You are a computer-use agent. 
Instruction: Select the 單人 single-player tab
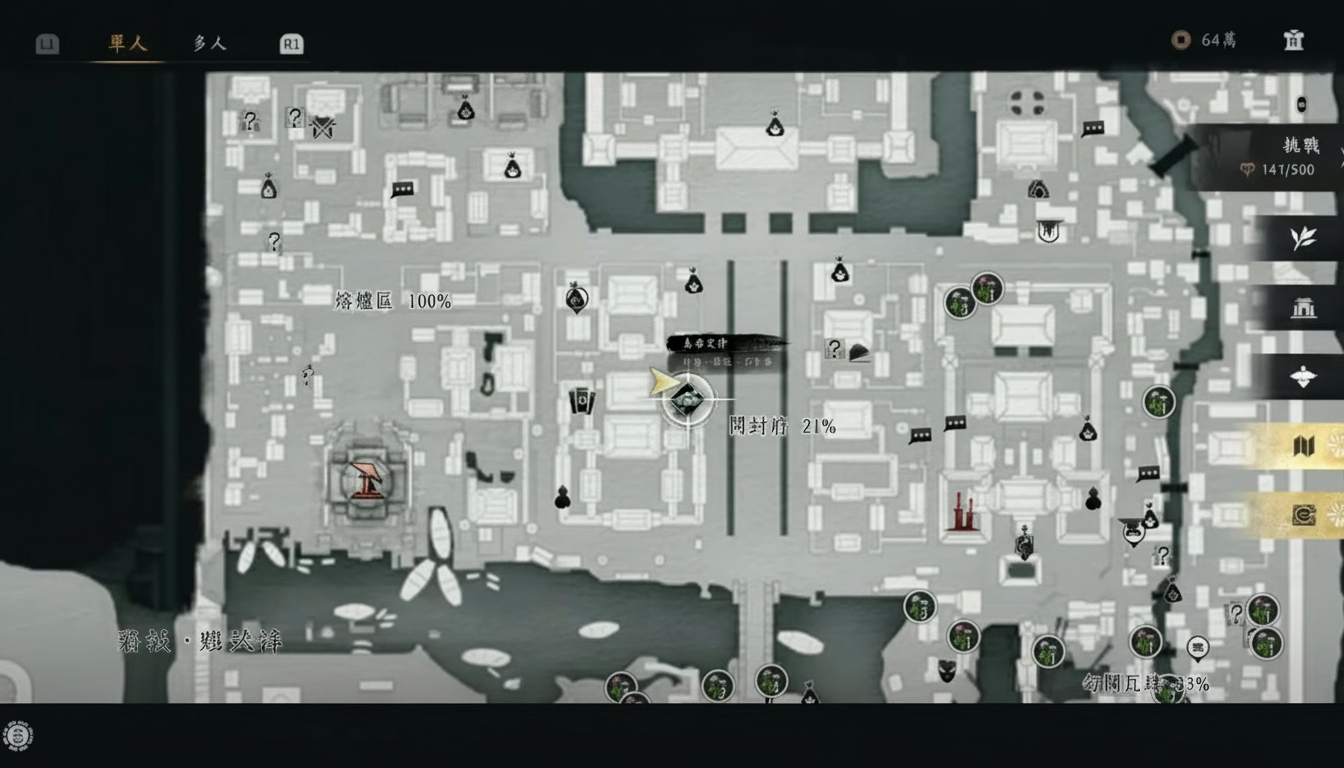(128, 43)
